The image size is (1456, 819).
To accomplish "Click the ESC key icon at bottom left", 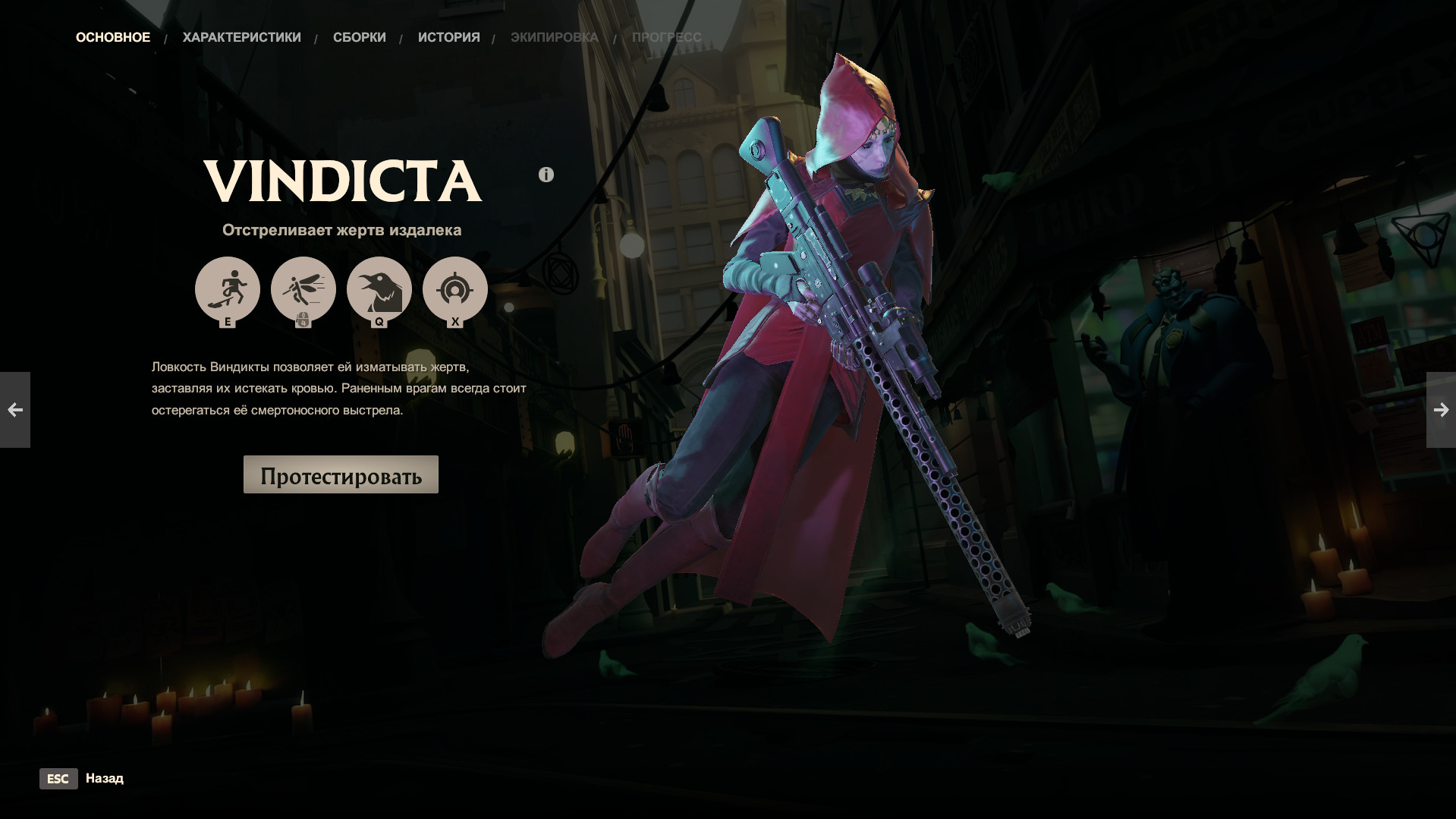I will click(x=58, y=779).
